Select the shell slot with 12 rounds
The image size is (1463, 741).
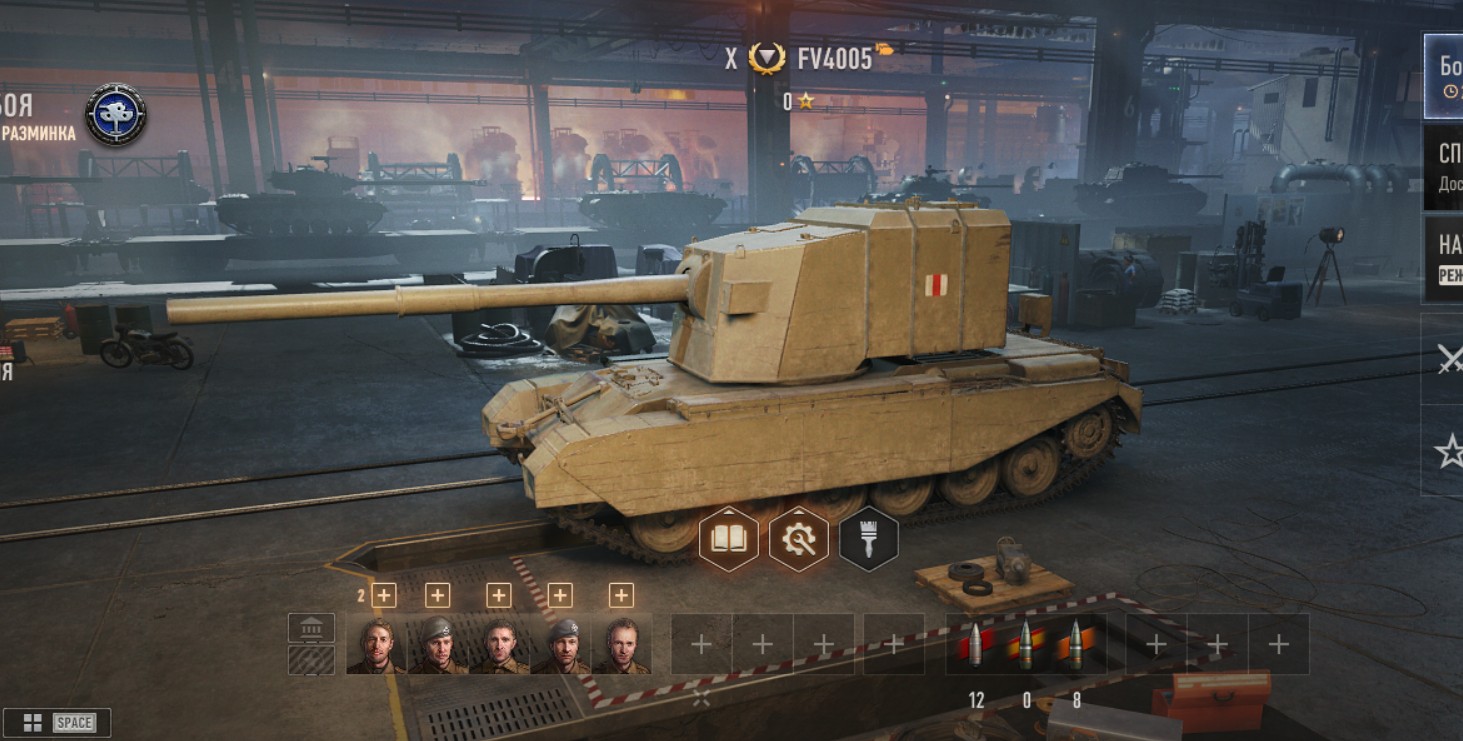pyautogui.click(x=976, y=644)
